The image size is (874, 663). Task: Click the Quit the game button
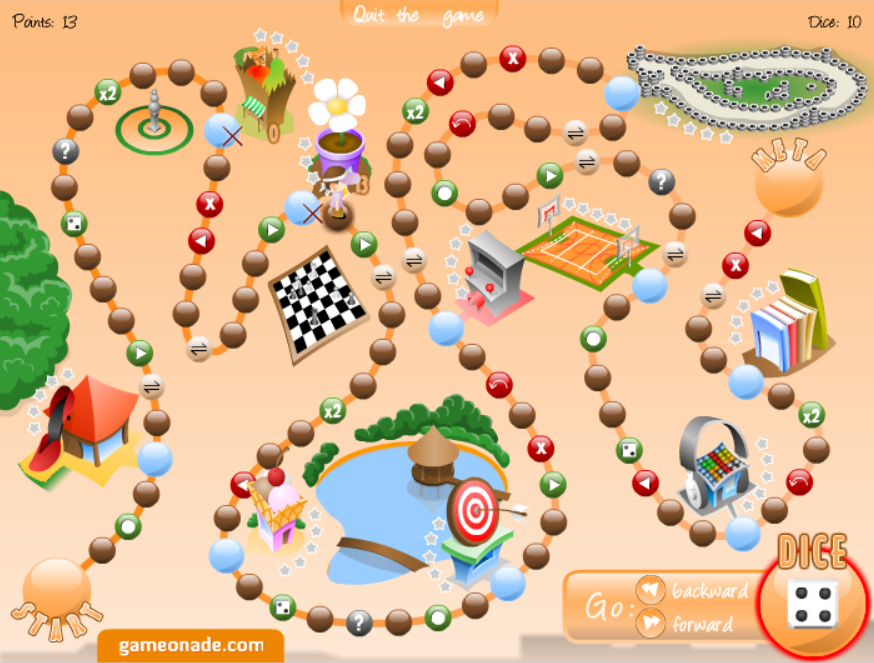418,15
